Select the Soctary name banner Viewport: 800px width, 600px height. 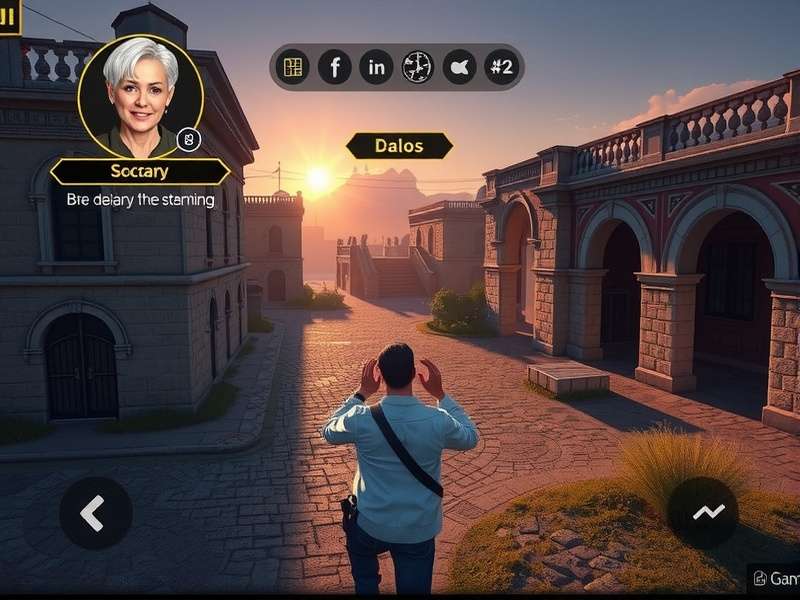point(140,172)
